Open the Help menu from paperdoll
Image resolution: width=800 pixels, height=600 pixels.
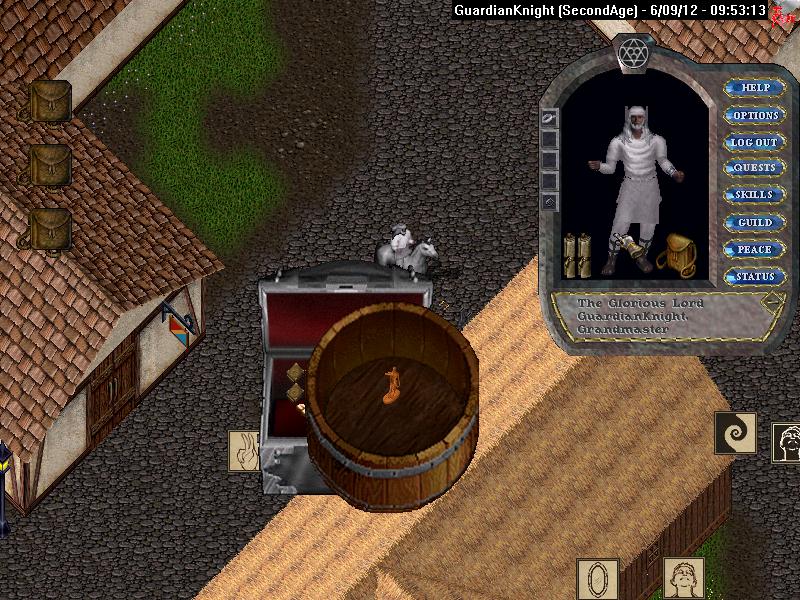point(755,88)
